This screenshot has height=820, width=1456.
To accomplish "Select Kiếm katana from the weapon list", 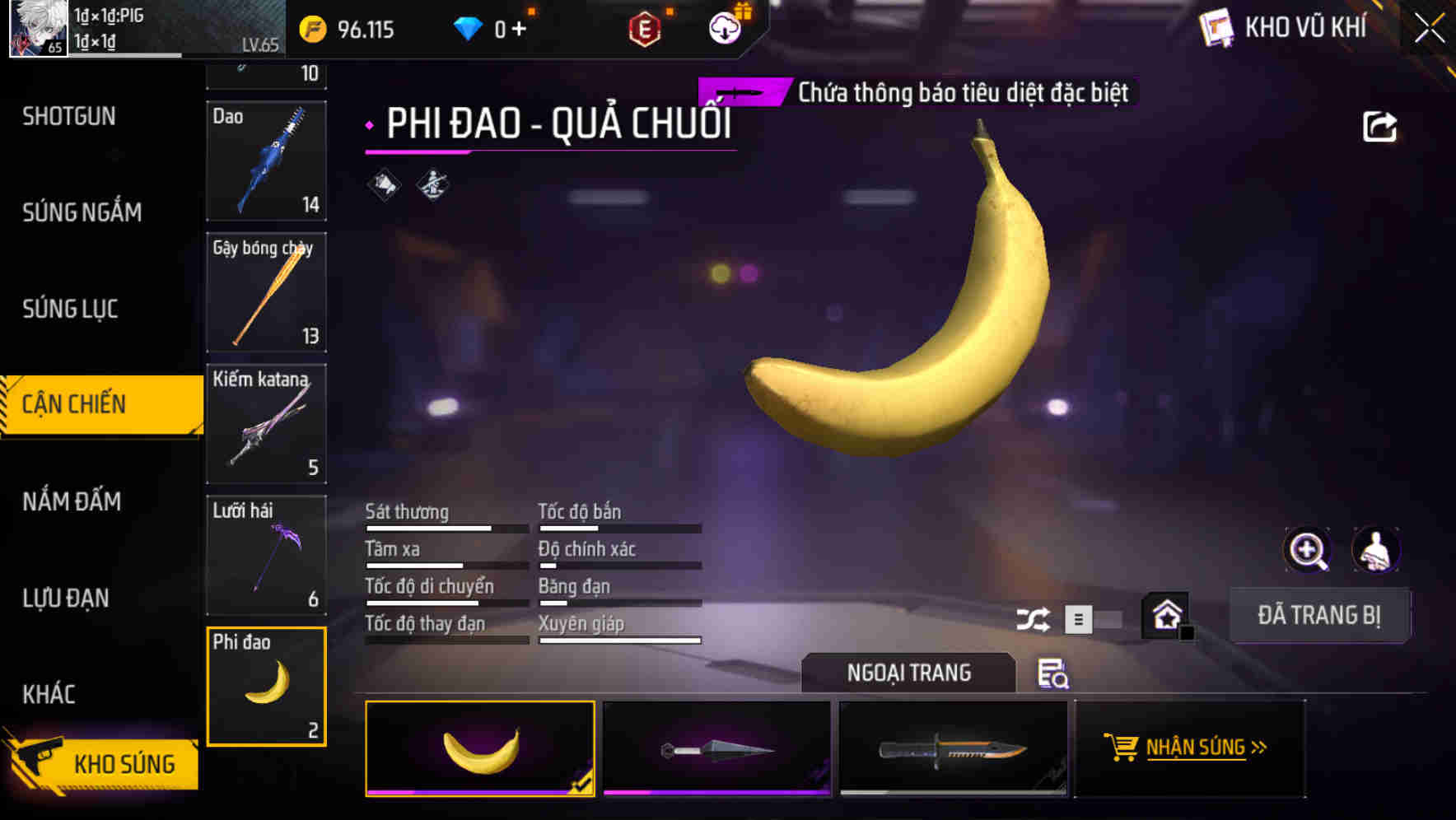I will (x=266, y=424).
